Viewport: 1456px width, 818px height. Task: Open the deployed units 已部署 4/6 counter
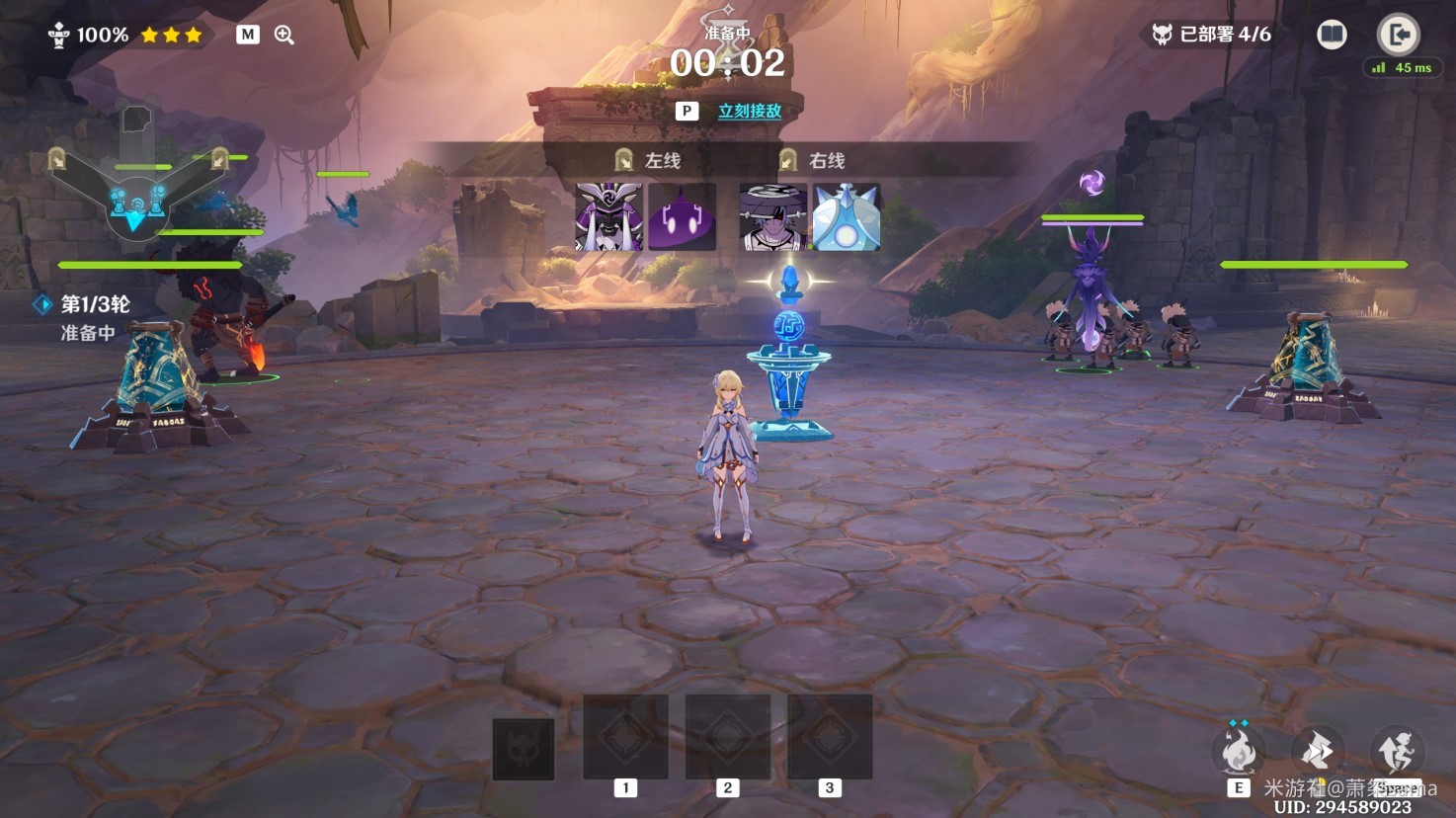[x=1212, y=35]
